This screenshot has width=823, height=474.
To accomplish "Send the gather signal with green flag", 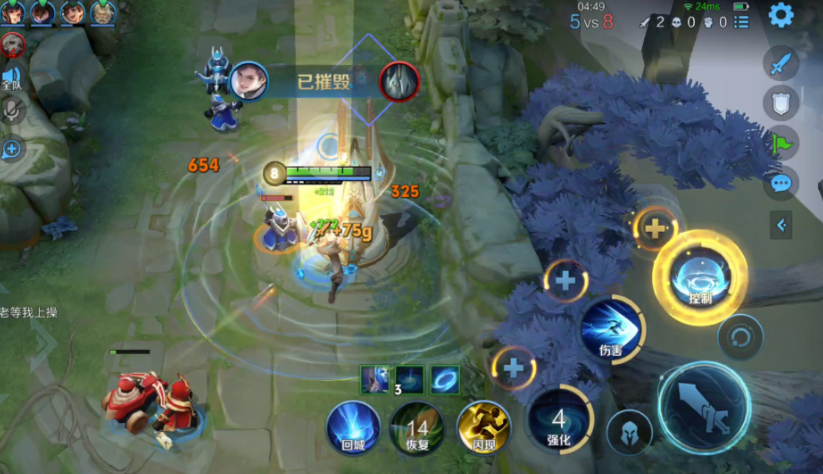I will click(780, 142).
